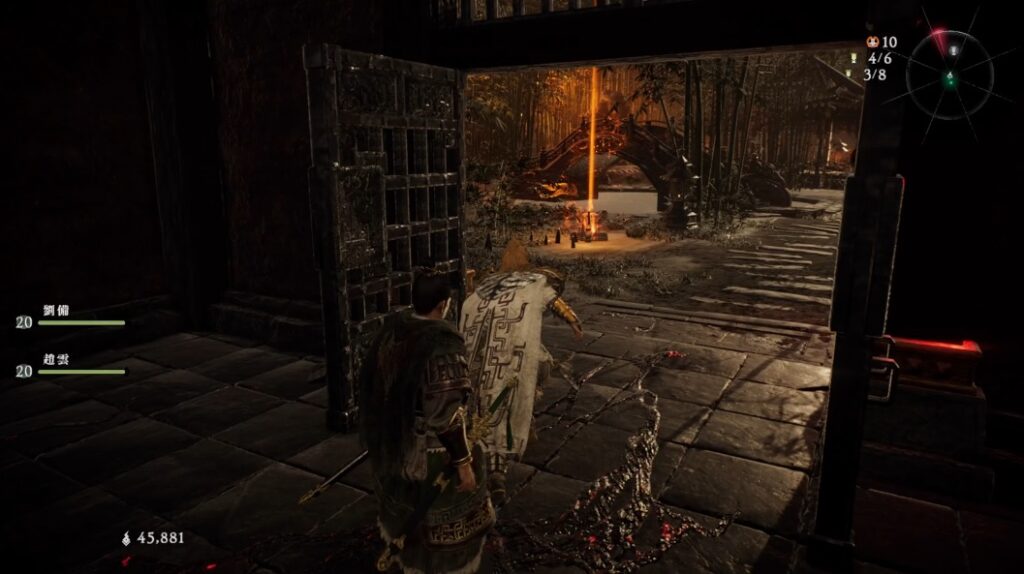Select the orange icon beside the 10 count
The width and height of the screenshot is (1024, 574).
(x=872, y=42)
